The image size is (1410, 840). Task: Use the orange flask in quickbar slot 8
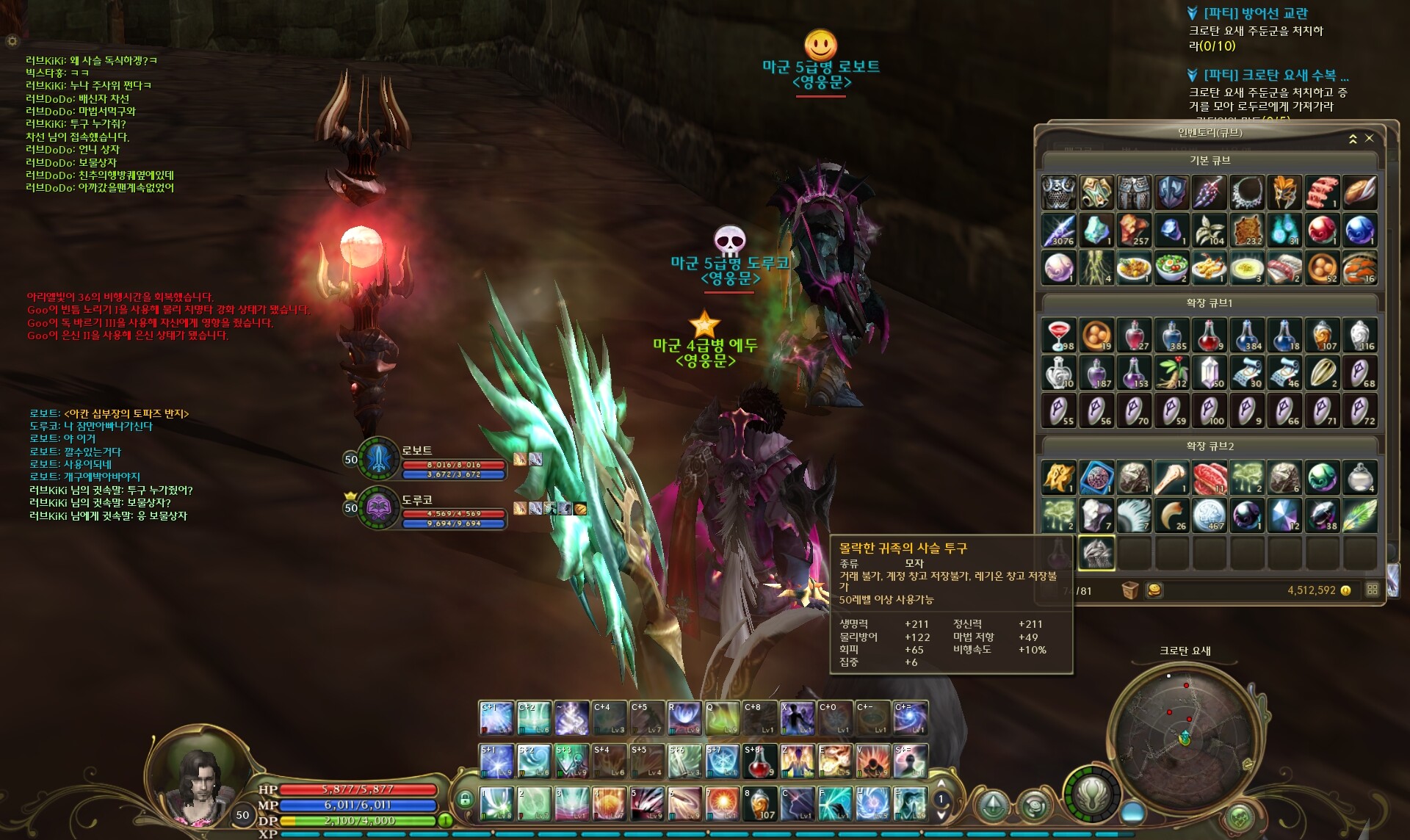[759, 804]
